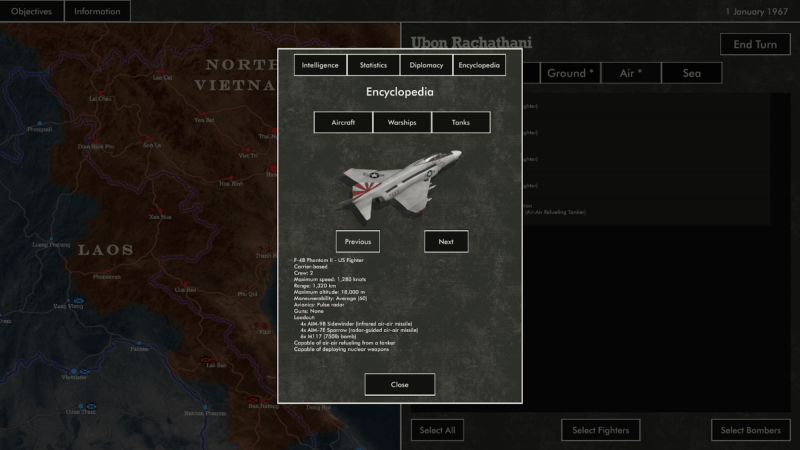Open the Information panel
Image resolution: width=800 pixels, height=450 pixels.
97,11
